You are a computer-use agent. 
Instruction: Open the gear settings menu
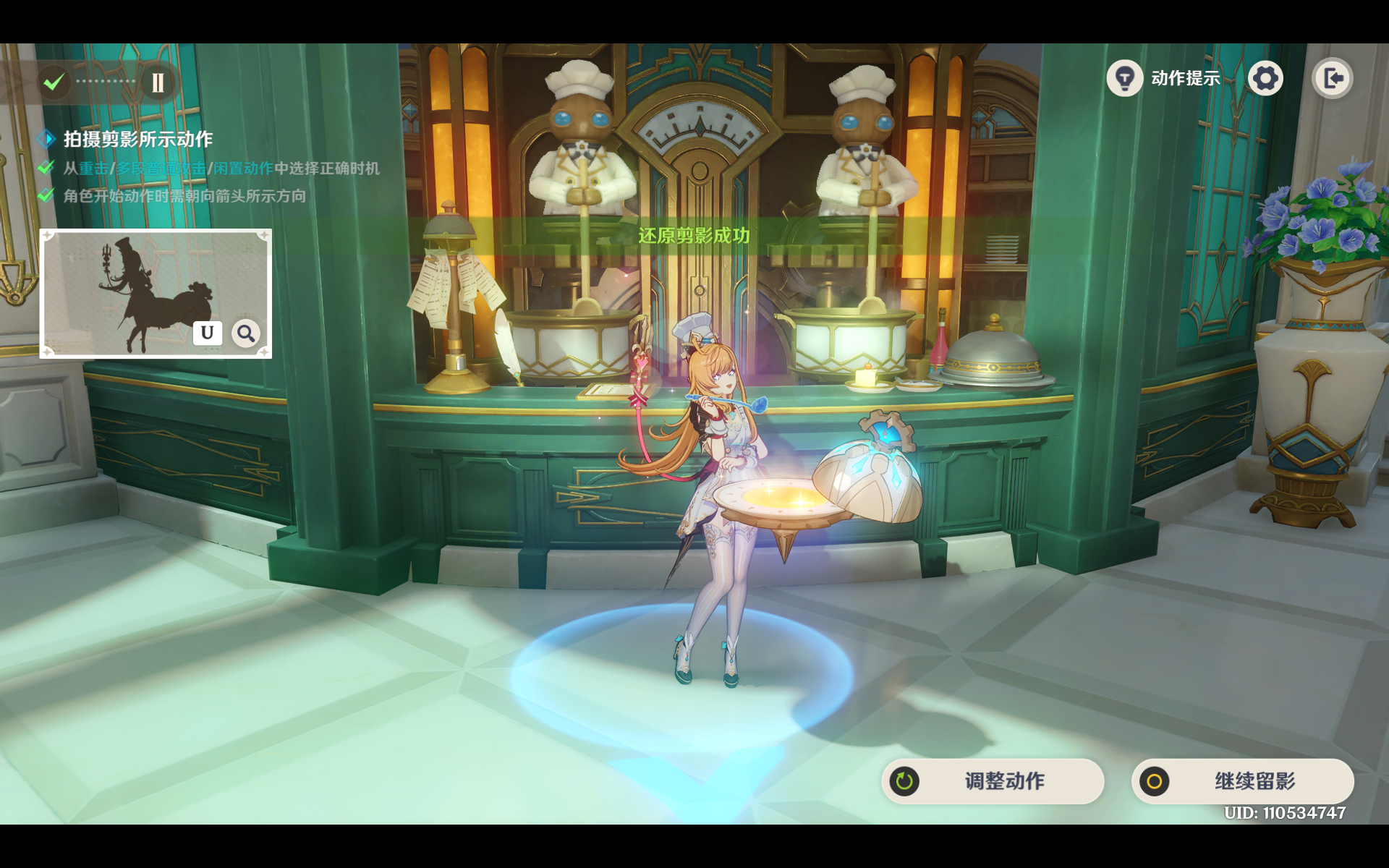1265,78
